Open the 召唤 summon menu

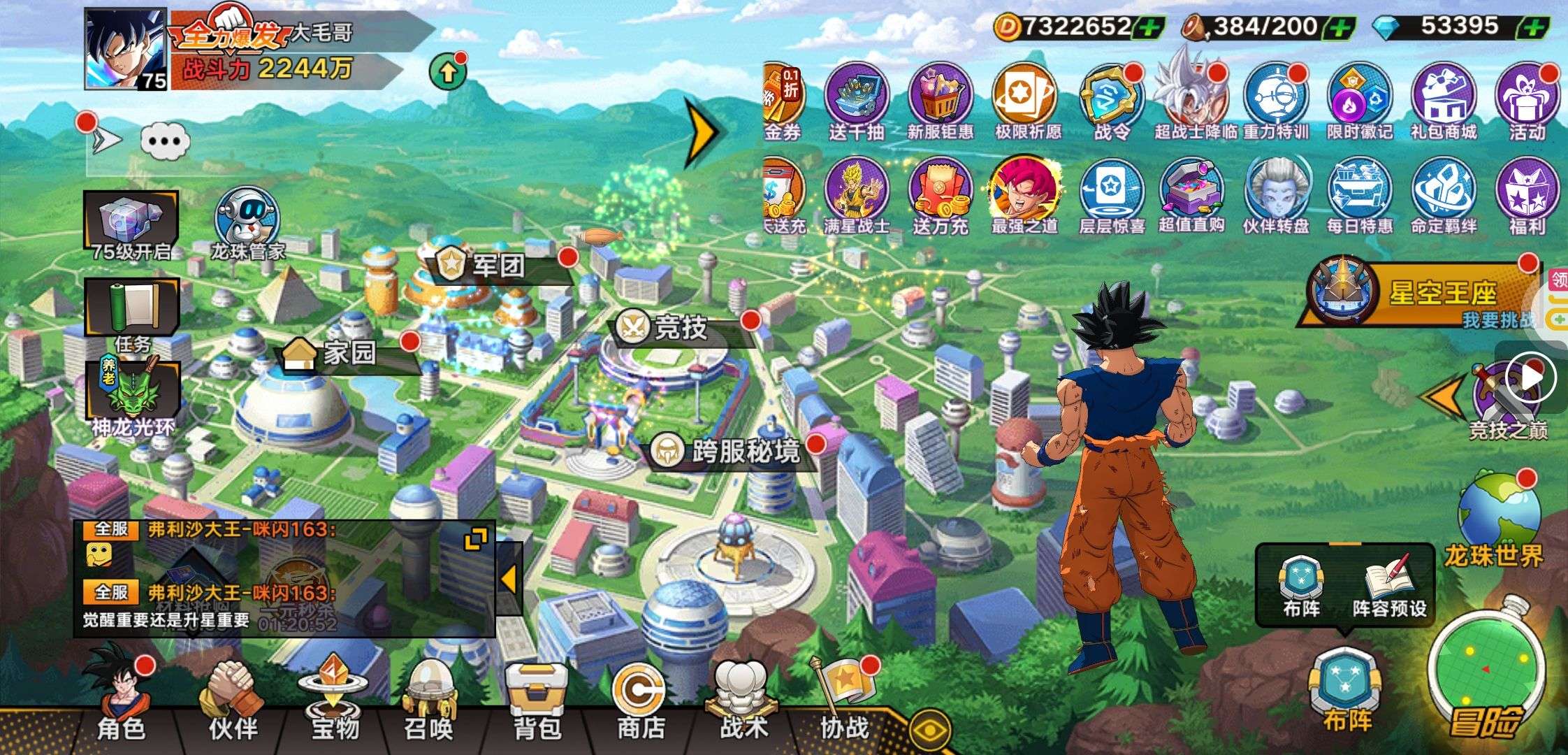428,699
